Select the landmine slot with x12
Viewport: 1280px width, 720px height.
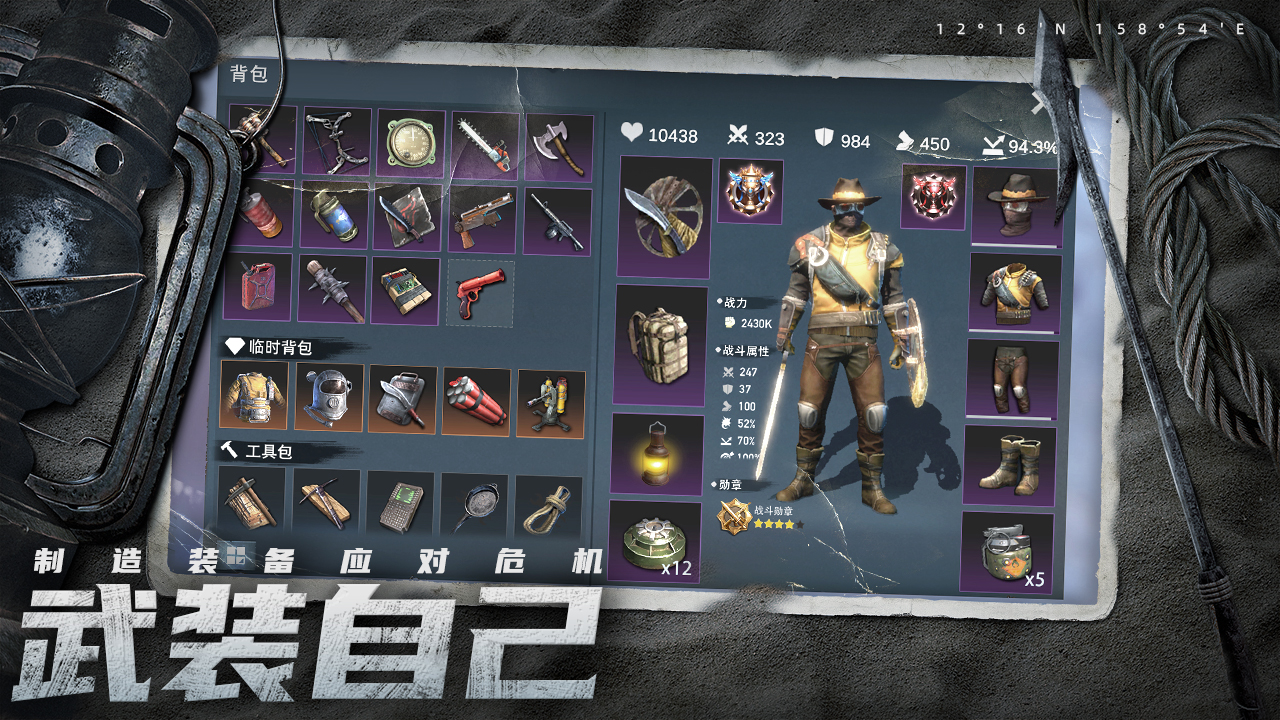[x=654, y=542]
